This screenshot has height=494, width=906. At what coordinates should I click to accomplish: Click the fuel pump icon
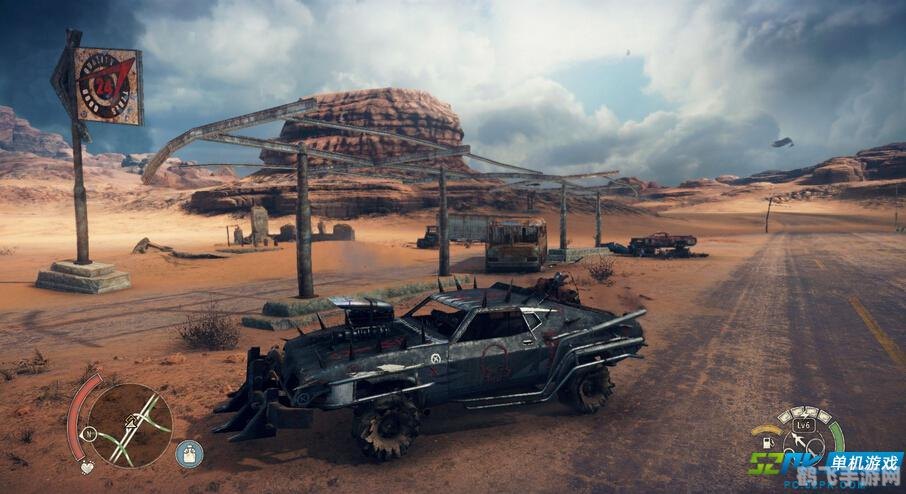click(x=766, y=441)
